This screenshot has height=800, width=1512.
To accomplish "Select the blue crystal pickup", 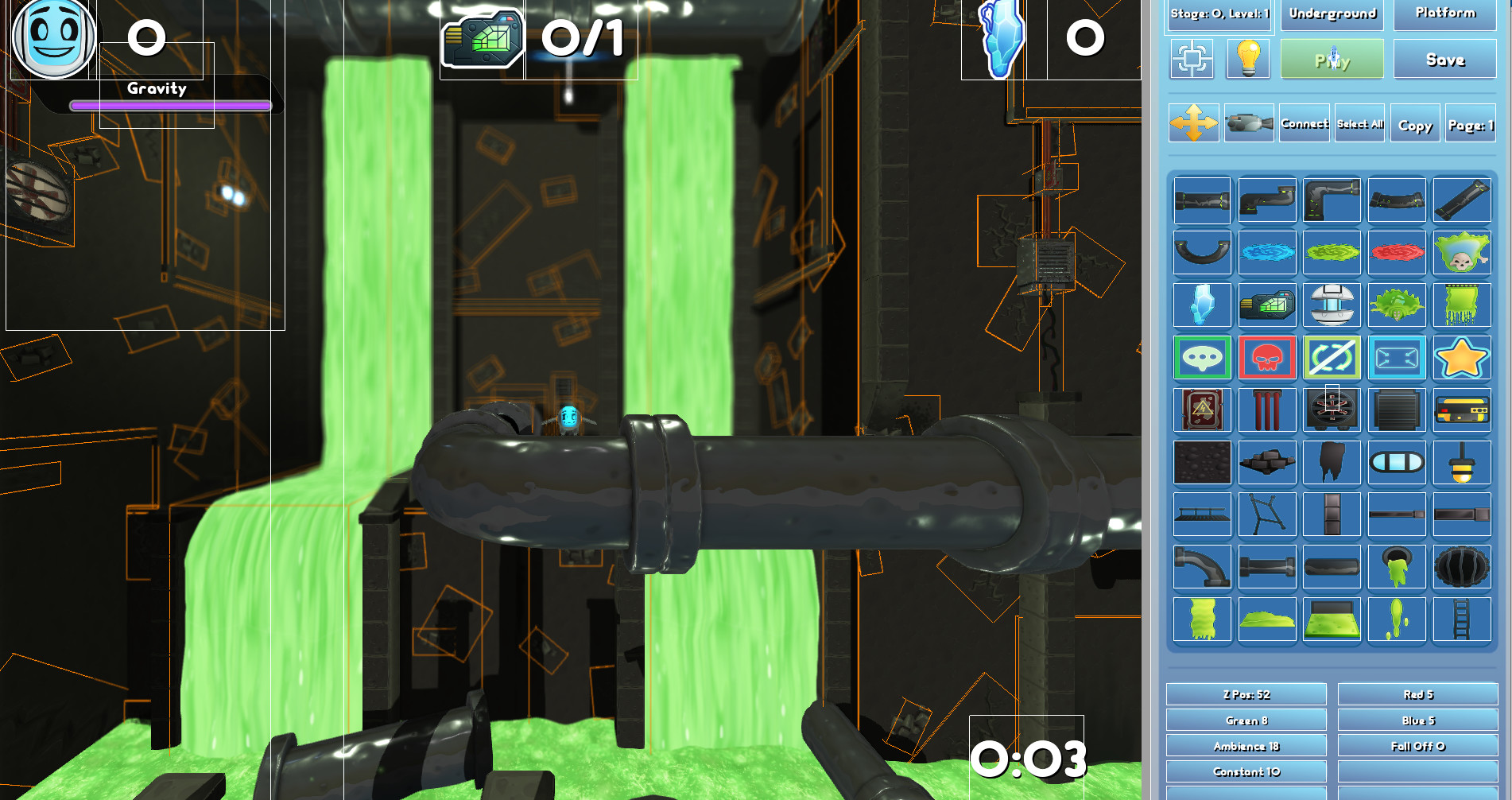I will [1201, 305].
